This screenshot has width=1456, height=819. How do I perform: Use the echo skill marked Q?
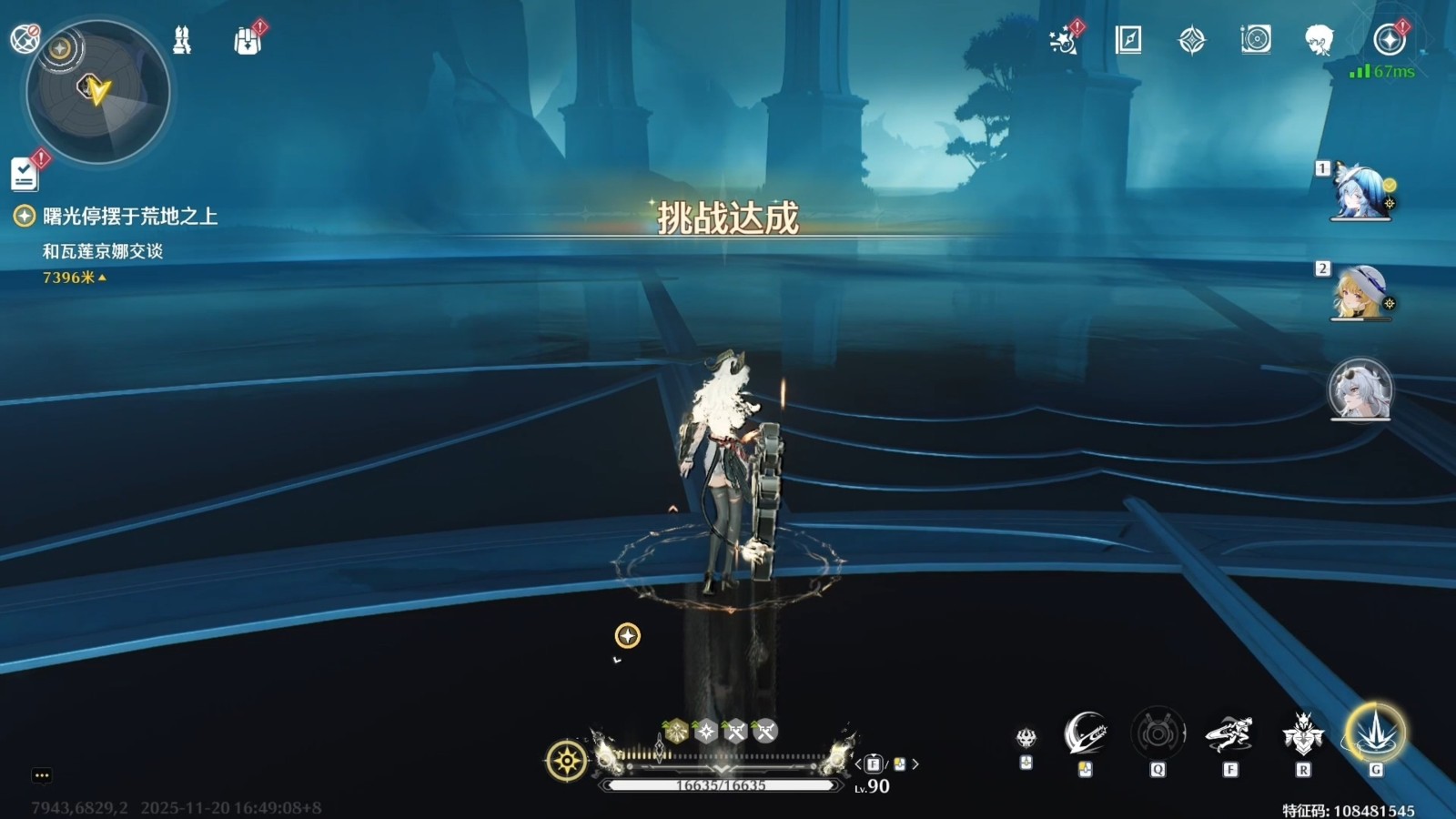click(x=1158, y=733)
